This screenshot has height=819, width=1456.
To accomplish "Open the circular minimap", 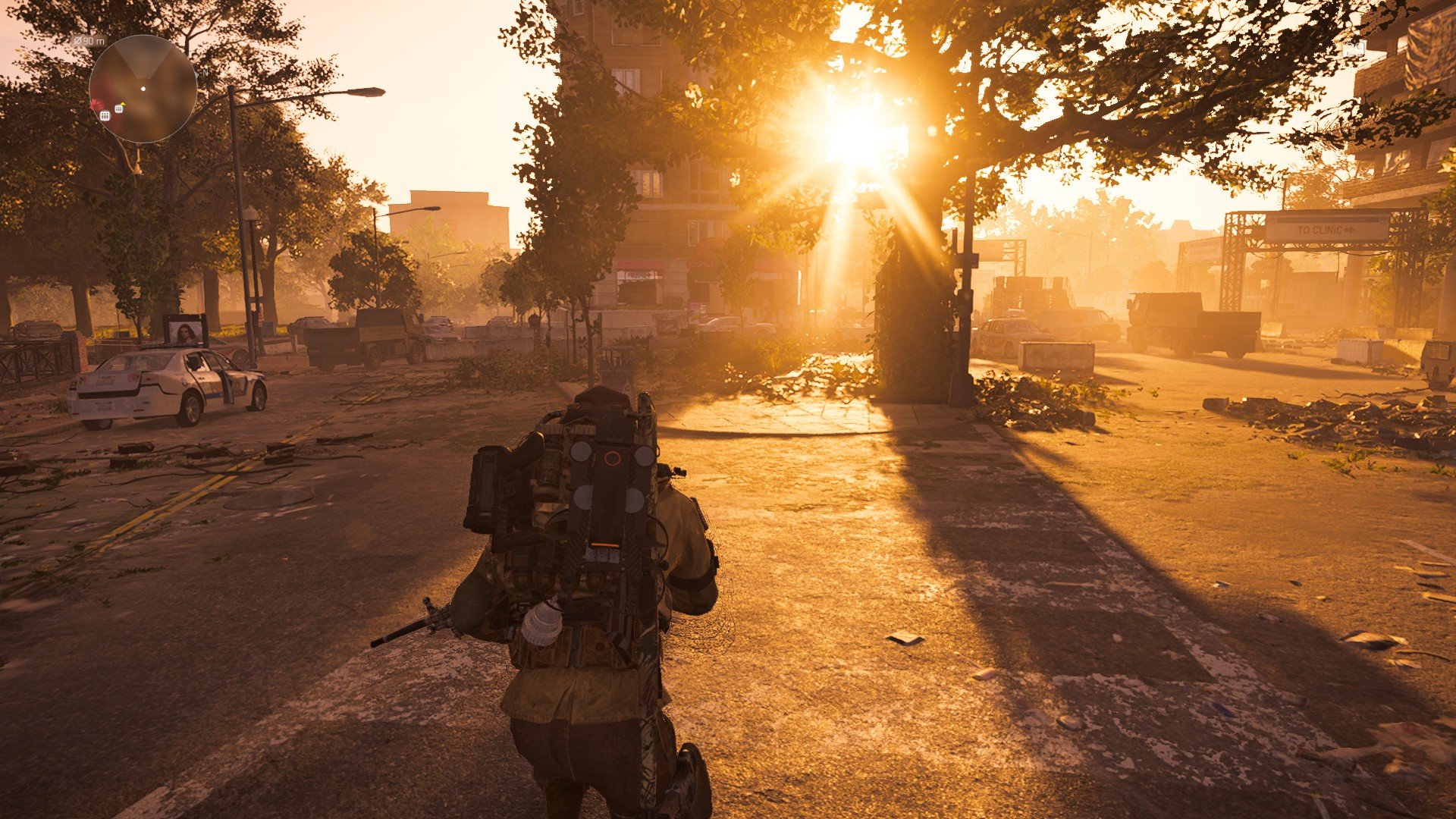I will pyautogui.click(x=143, y=89).
